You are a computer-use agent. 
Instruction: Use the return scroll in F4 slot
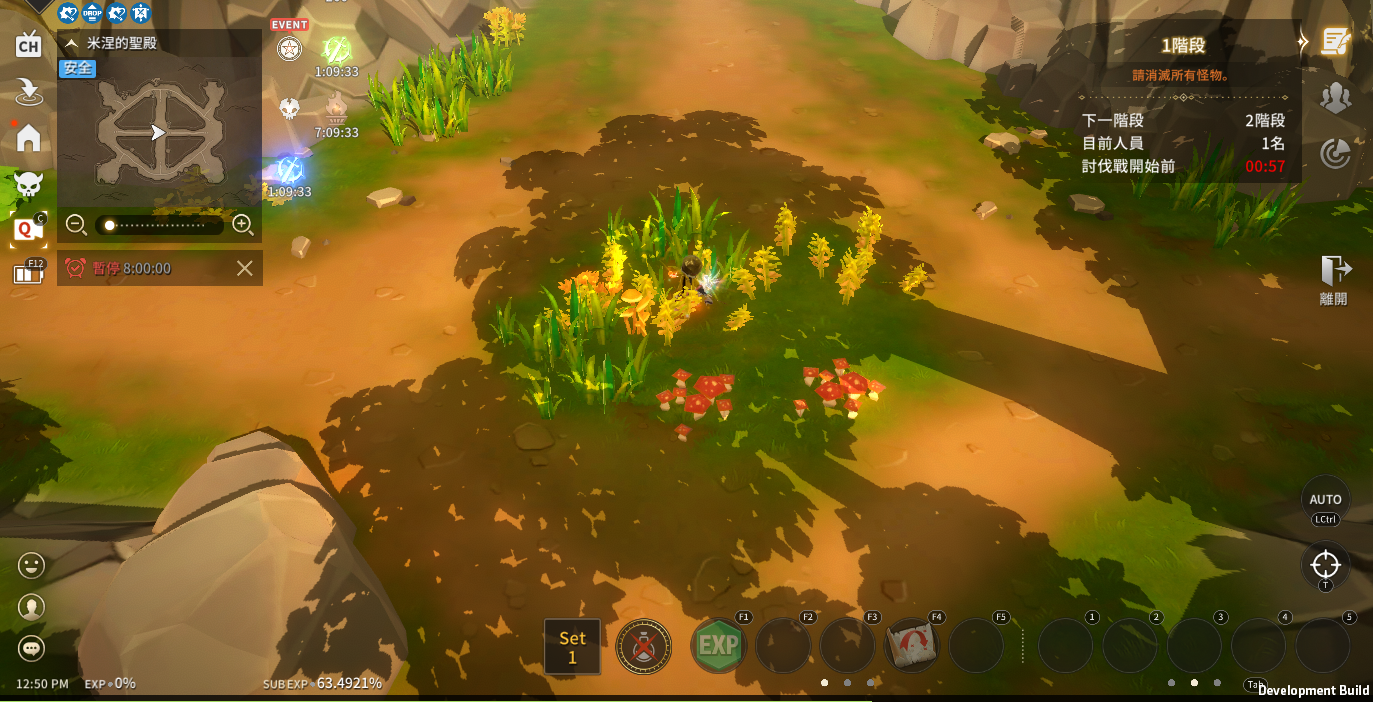pos(911,646)
